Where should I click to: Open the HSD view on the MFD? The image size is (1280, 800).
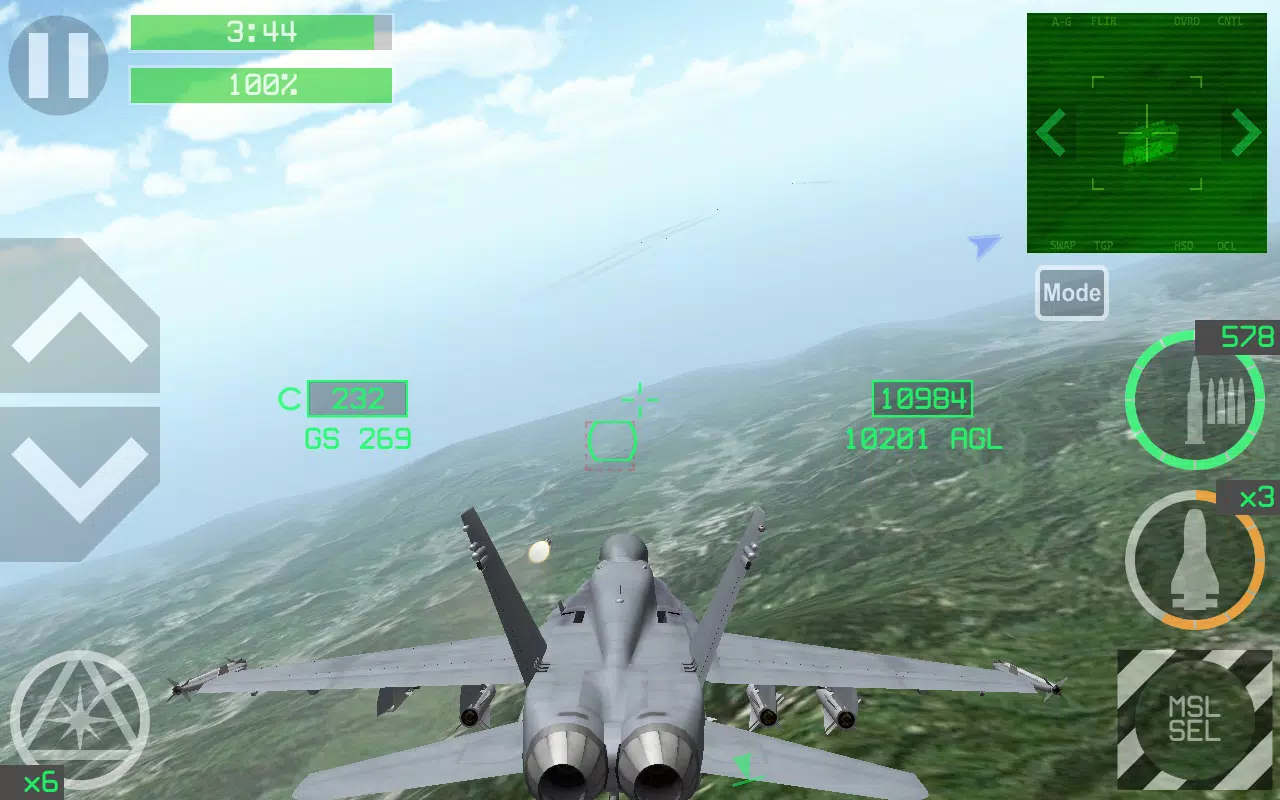tap(1185, 244)
